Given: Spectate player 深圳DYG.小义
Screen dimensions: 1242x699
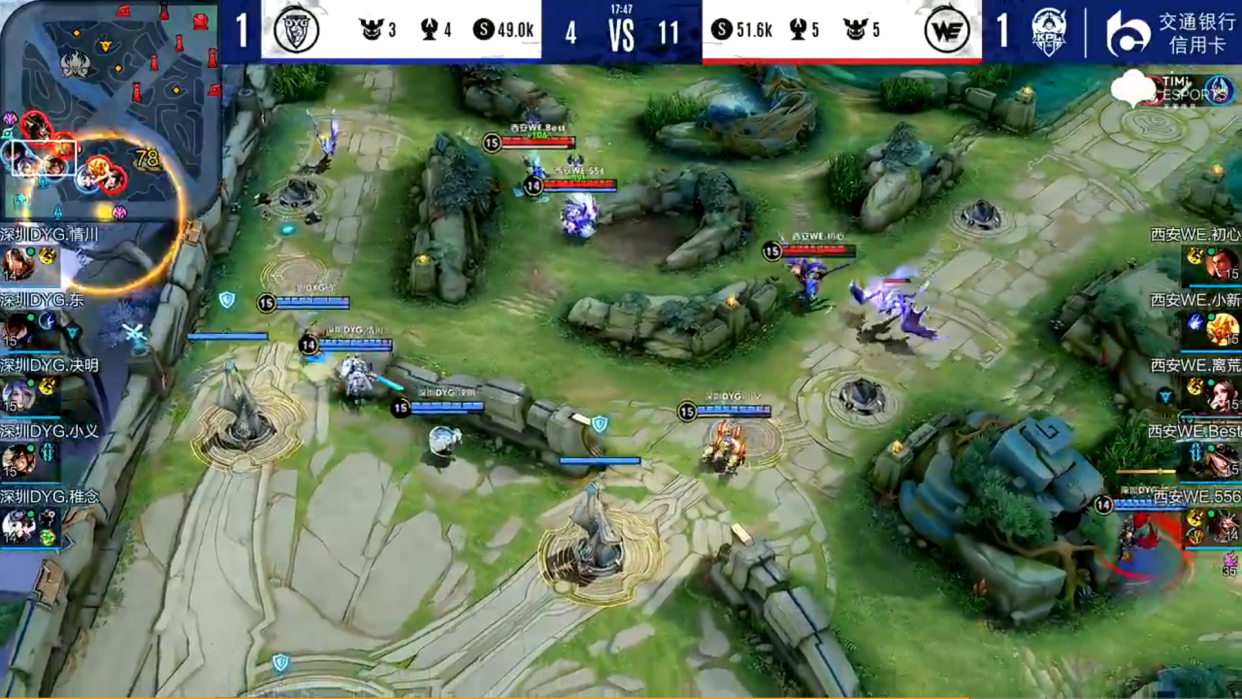Looking at the screenshot, I should pyautogui.click(x=18, y=461).
